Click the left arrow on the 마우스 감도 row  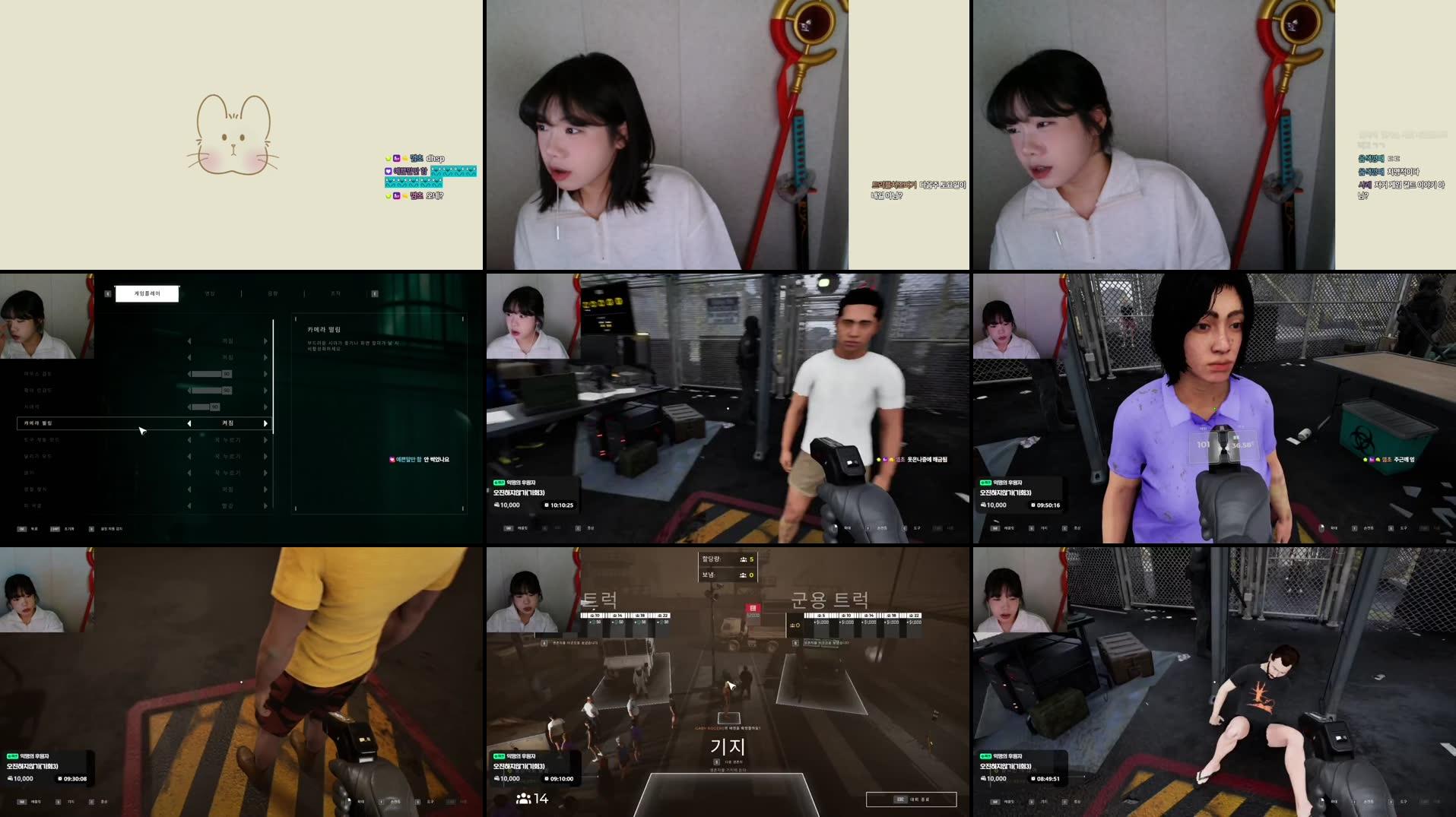[x=189, y=374]
